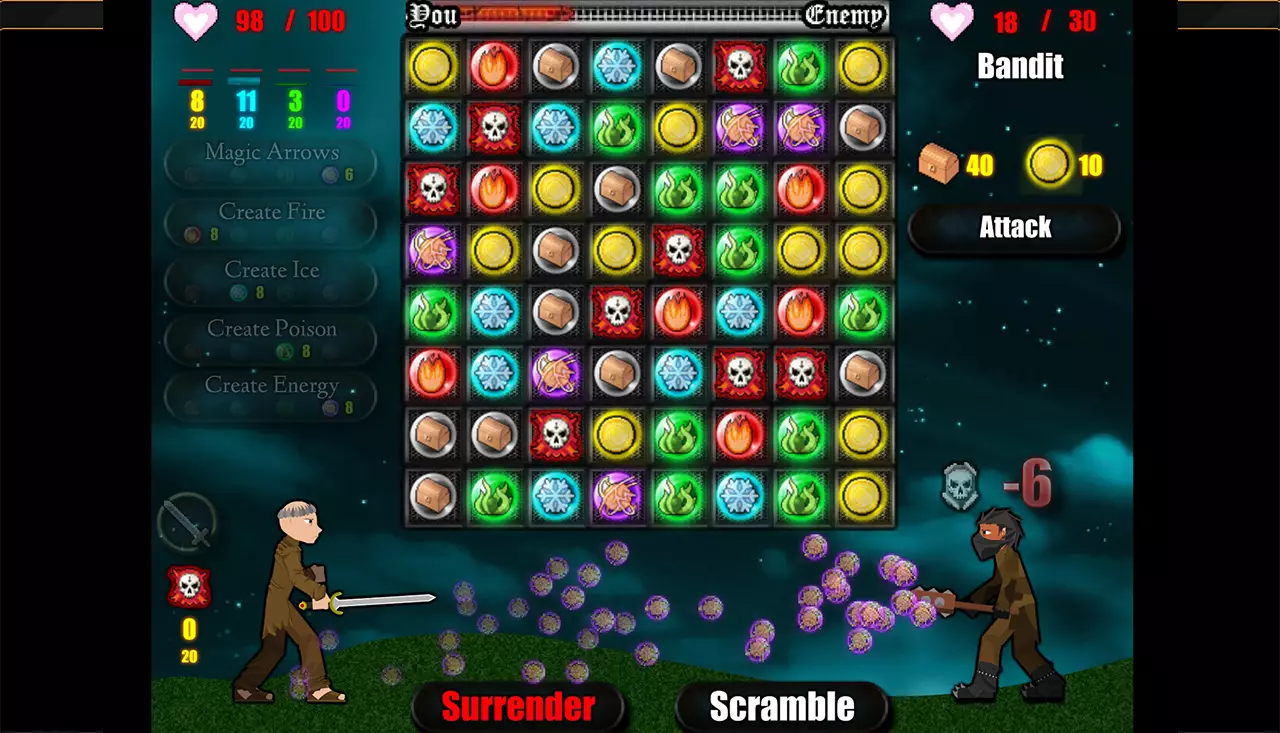Cast the Create Fire spell
Image resolution: width=1280 pixels, height=733 pixels.
click(x=270, y=221)
